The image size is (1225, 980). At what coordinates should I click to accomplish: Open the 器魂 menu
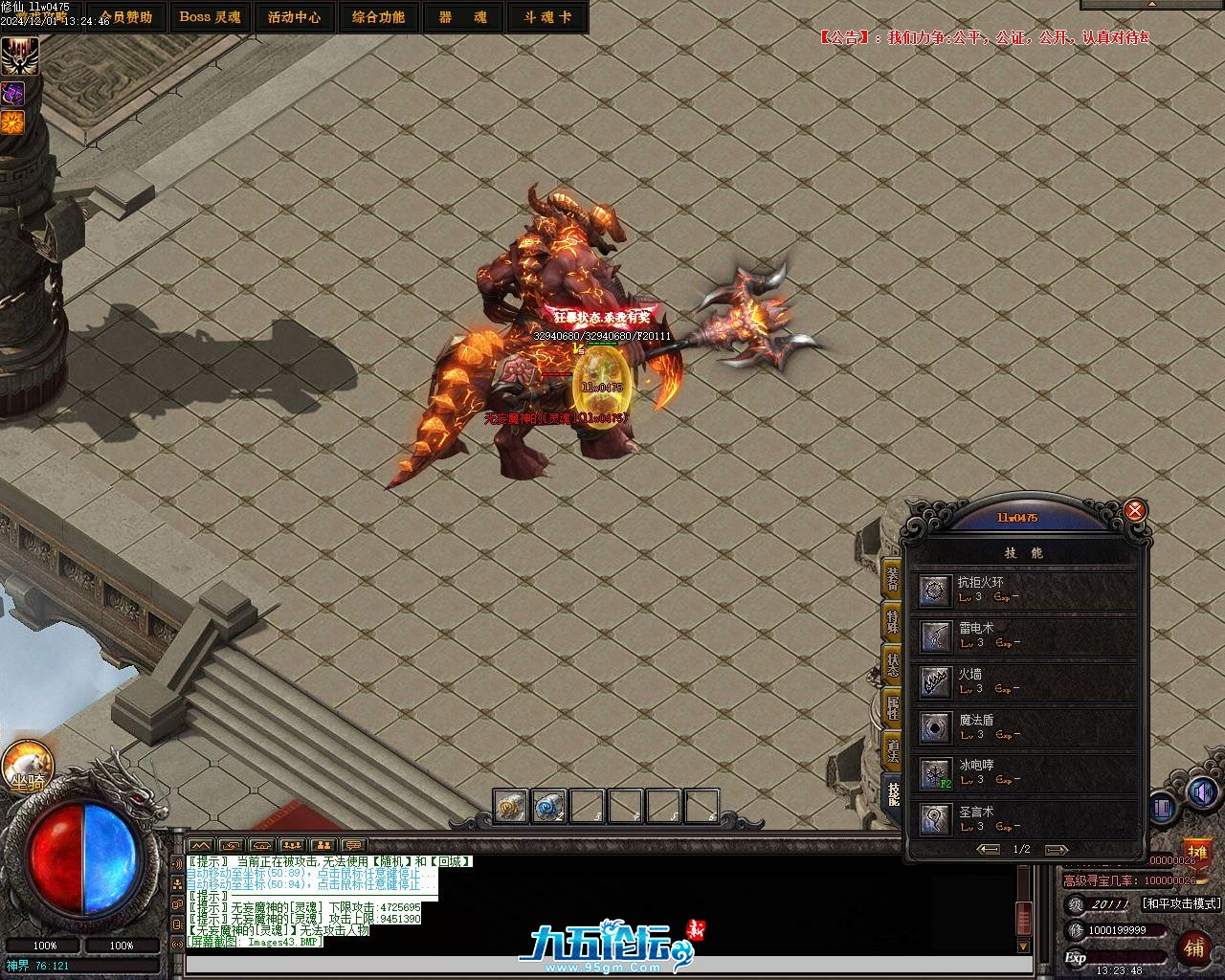pyautogui.click(x=462, y=17)
